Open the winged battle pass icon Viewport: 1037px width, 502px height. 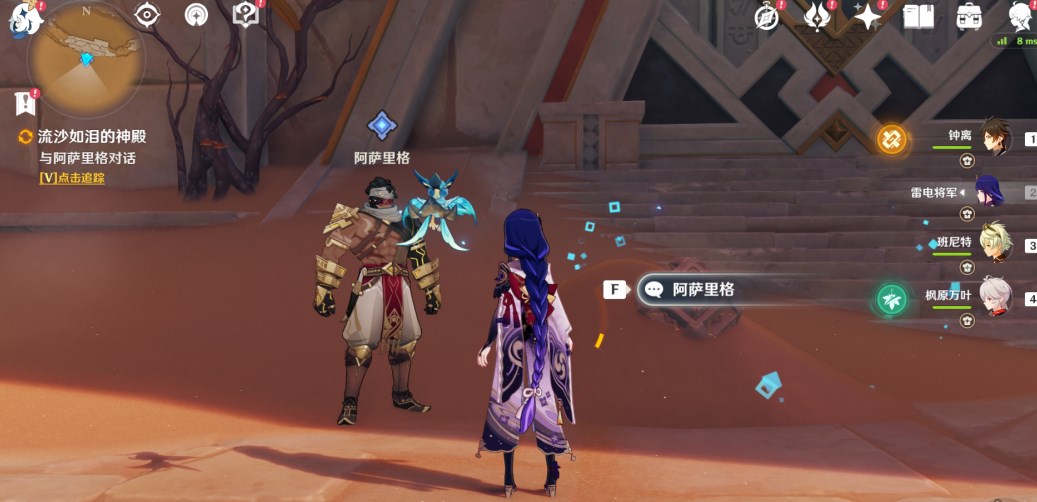818,16
